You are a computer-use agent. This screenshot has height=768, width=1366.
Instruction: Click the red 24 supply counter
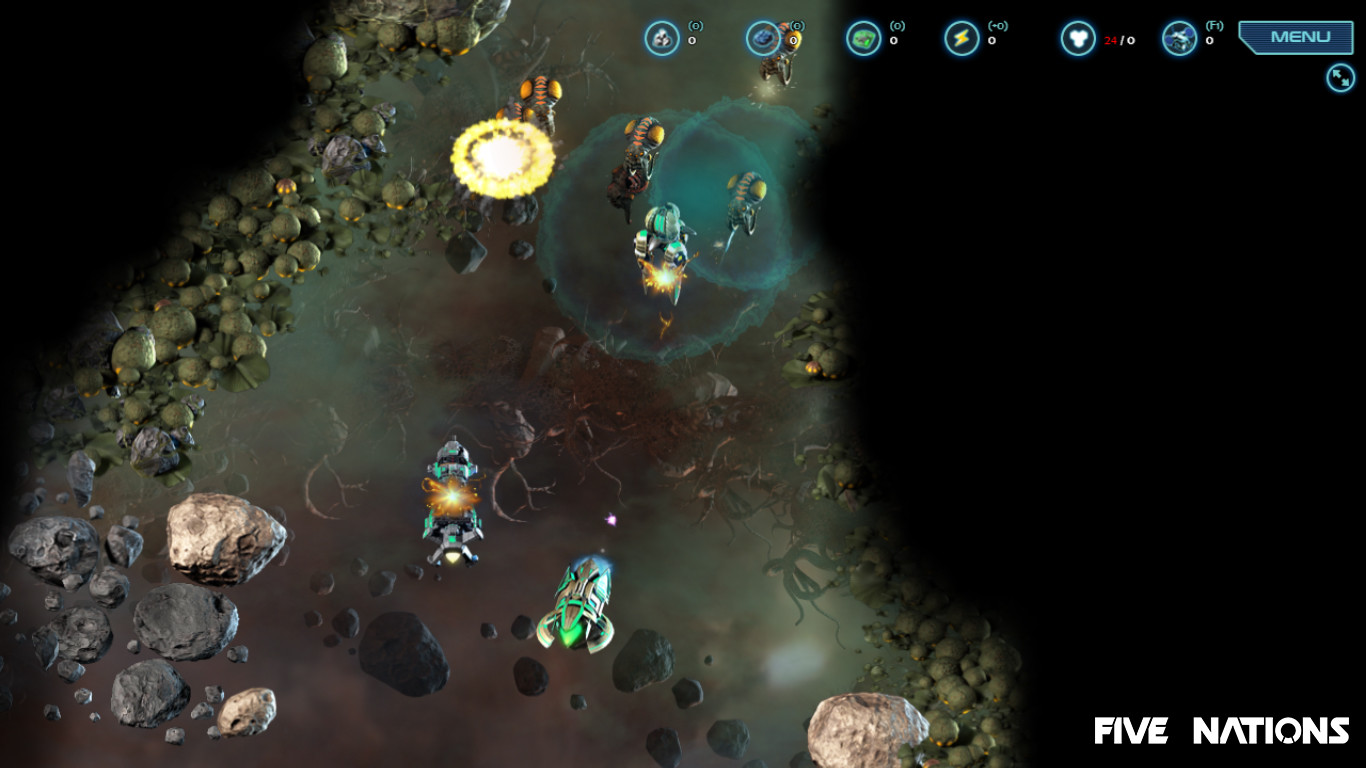[1109, 42]
